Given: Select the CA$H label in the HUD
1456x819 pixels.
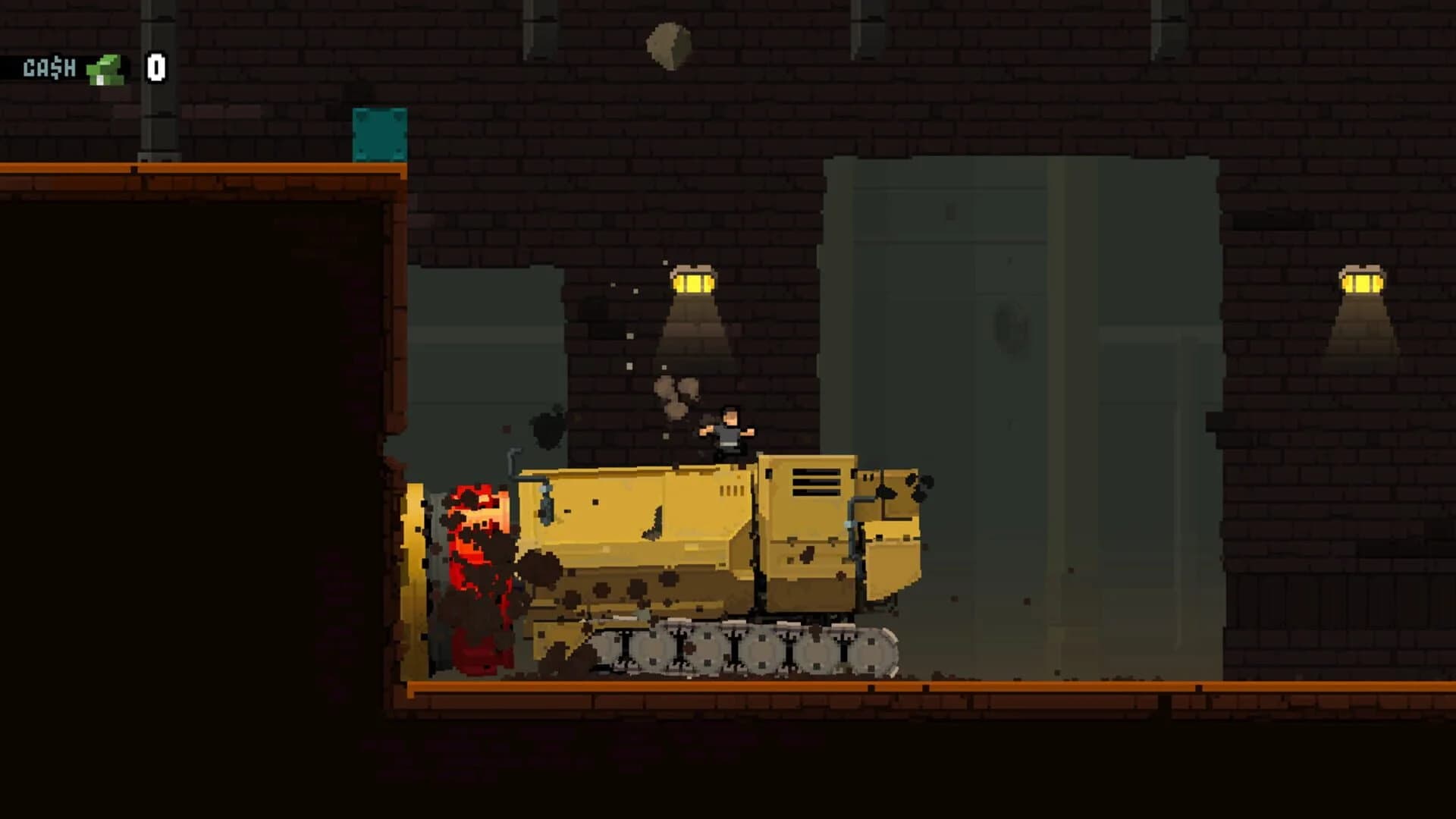Looking at the screenshot, I should (48, 68).
